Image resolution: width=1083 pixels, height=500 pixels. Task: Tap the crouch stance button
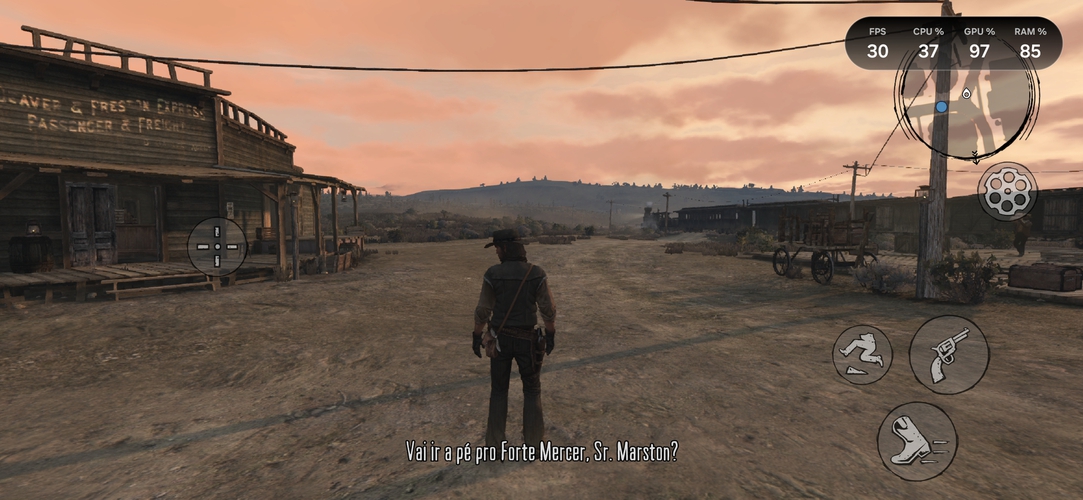tap(862, 355)
